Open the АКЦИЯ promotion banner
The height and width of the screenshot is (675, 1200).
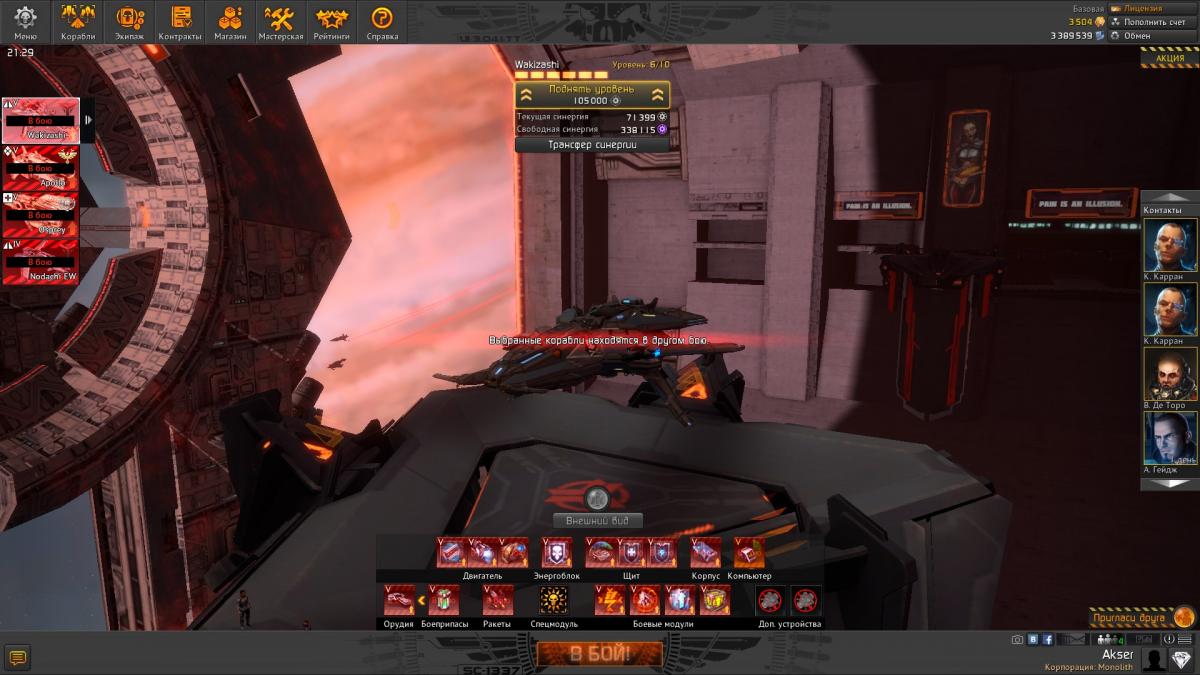point(1169,58)
